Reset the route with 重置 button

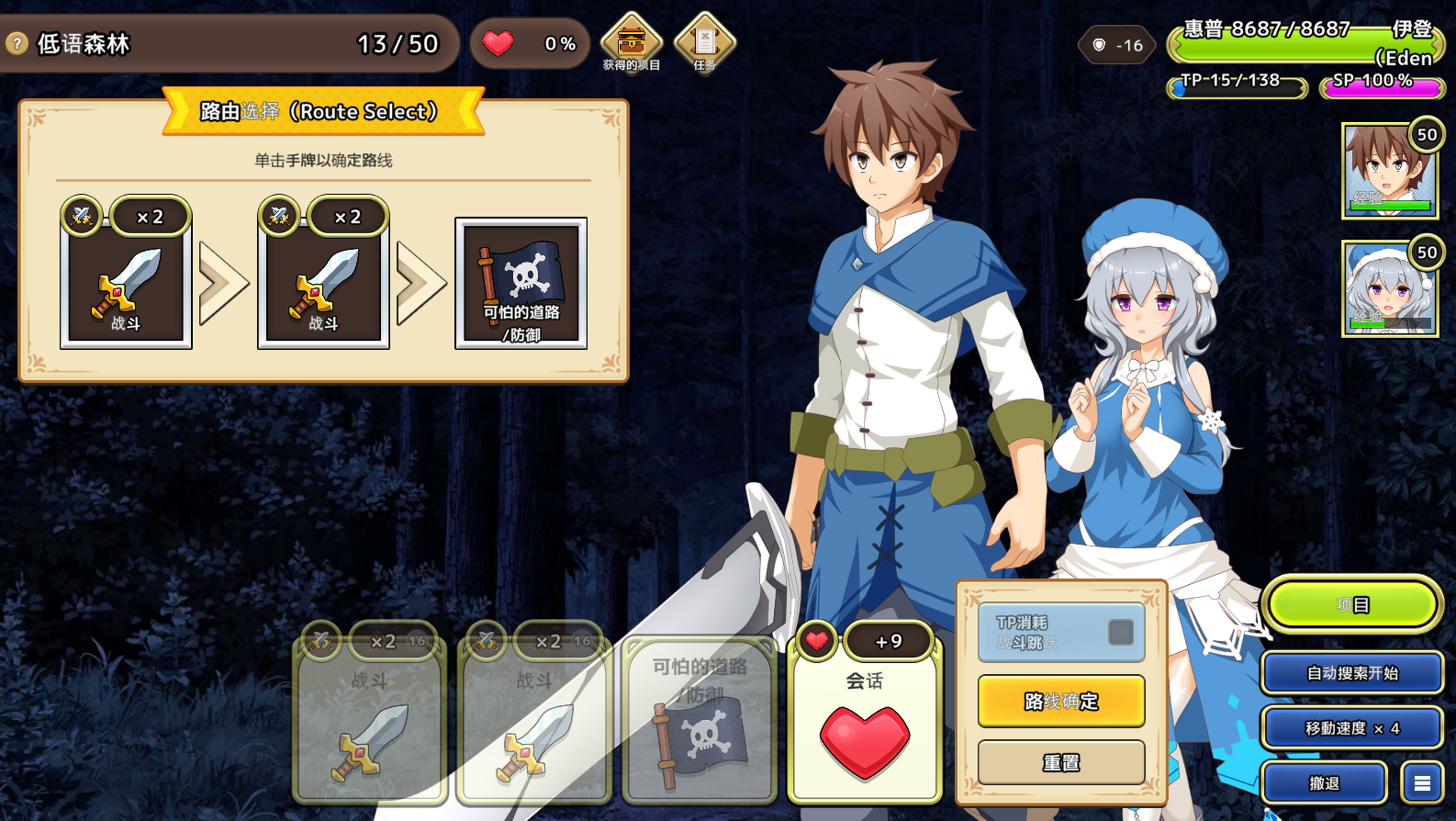pos(1061,762)
